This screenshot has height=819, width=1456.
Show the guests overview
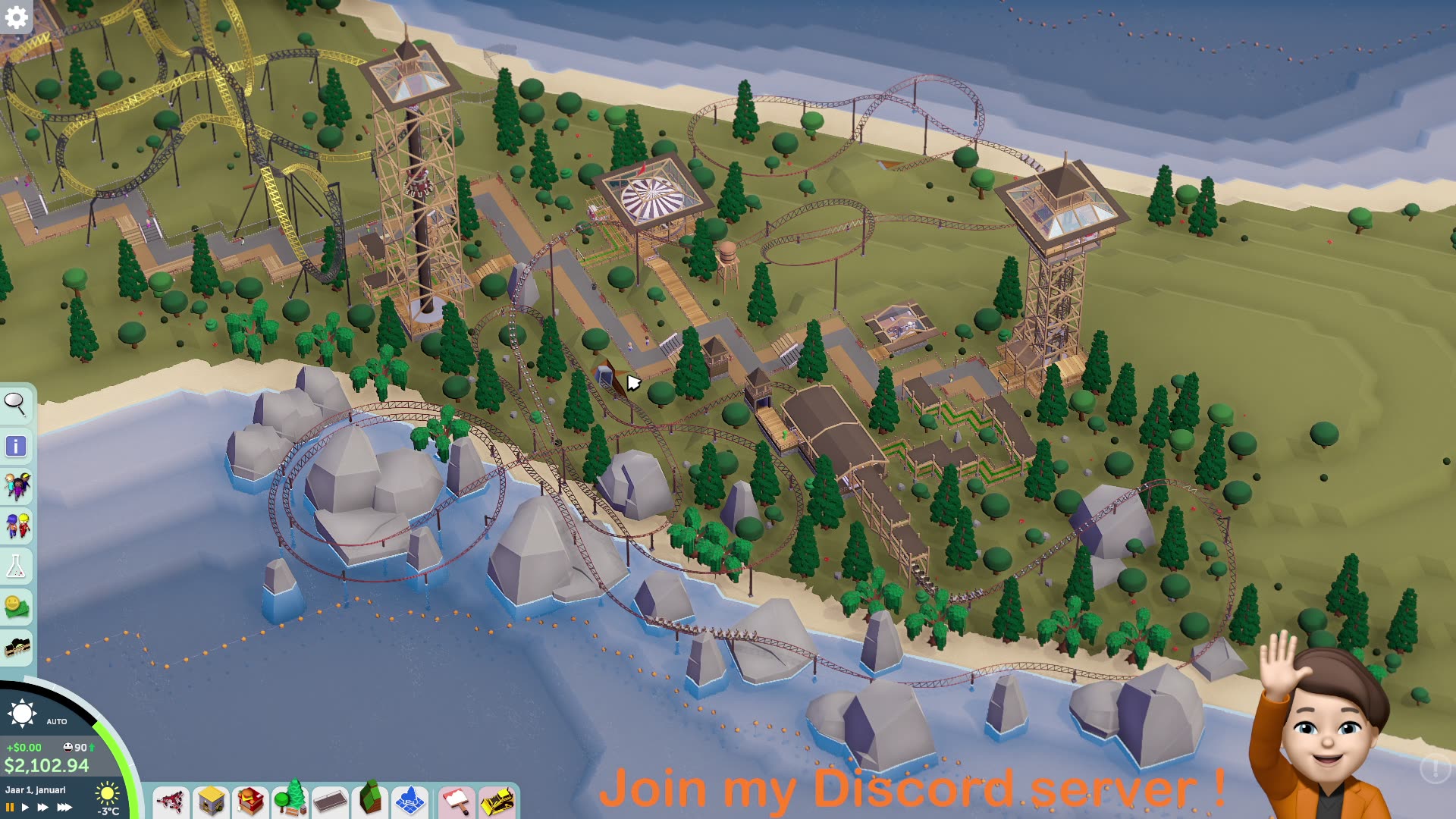point(17,486)
